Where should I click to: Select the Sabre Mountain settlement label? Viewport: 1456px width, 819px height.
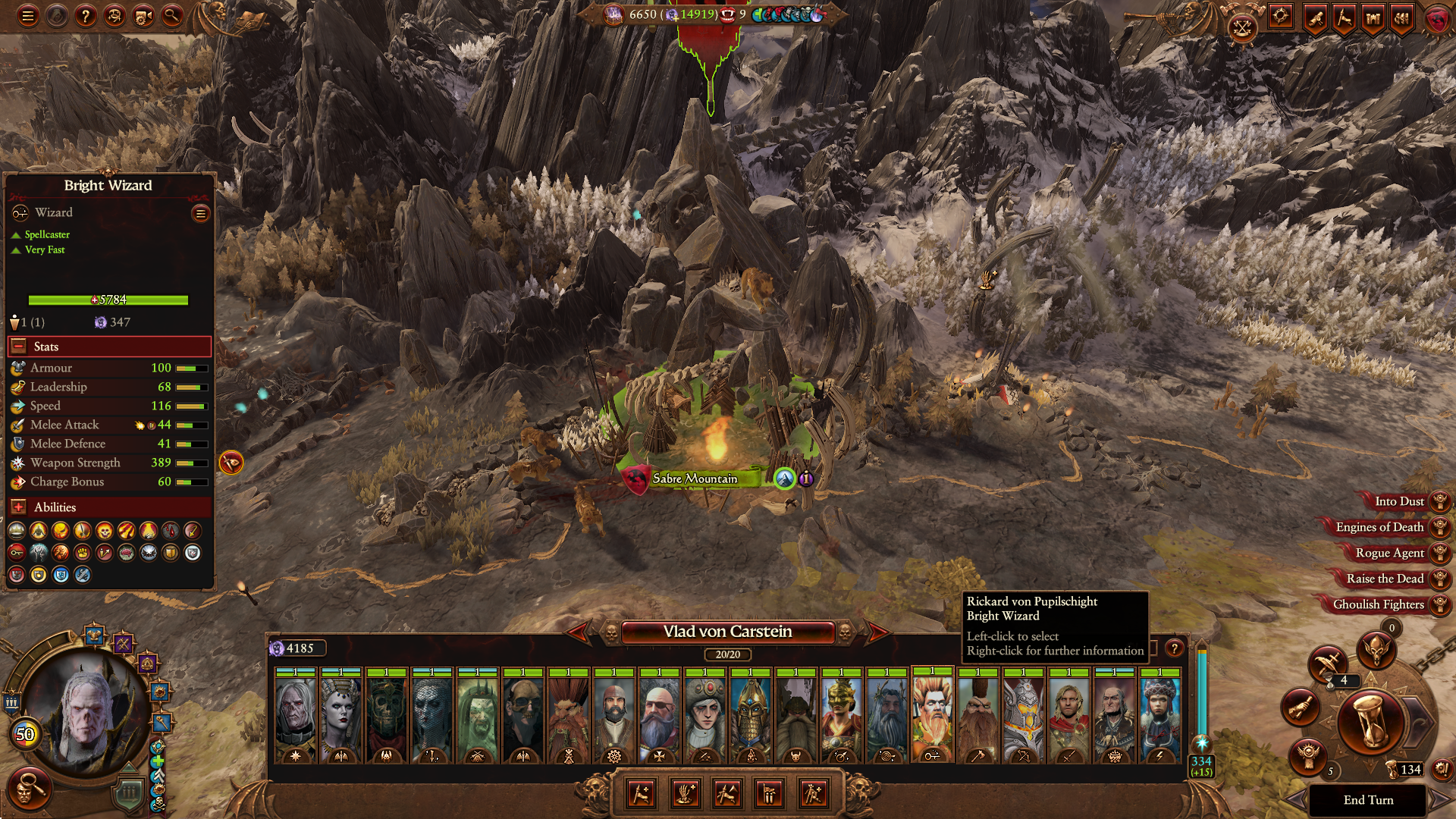(694, 479)
